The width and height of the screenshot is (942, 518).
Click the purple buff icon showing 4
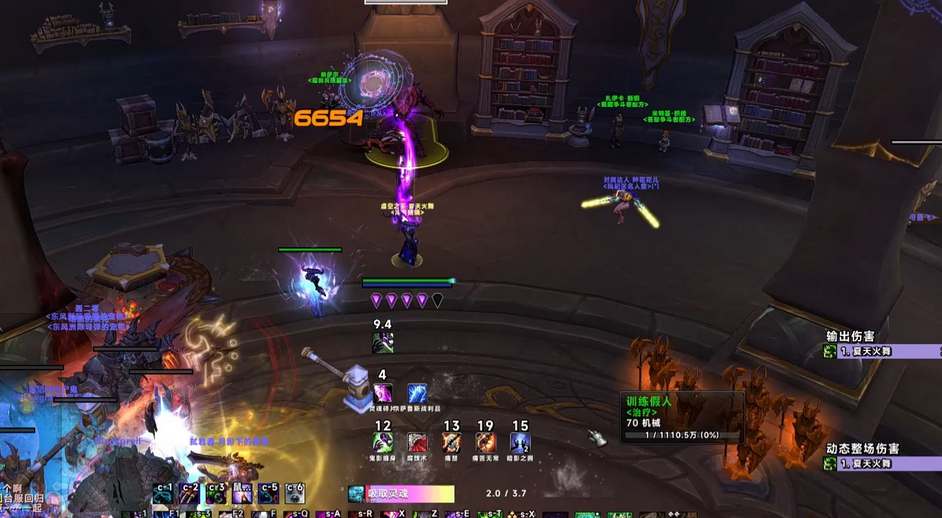click(382, 393)
